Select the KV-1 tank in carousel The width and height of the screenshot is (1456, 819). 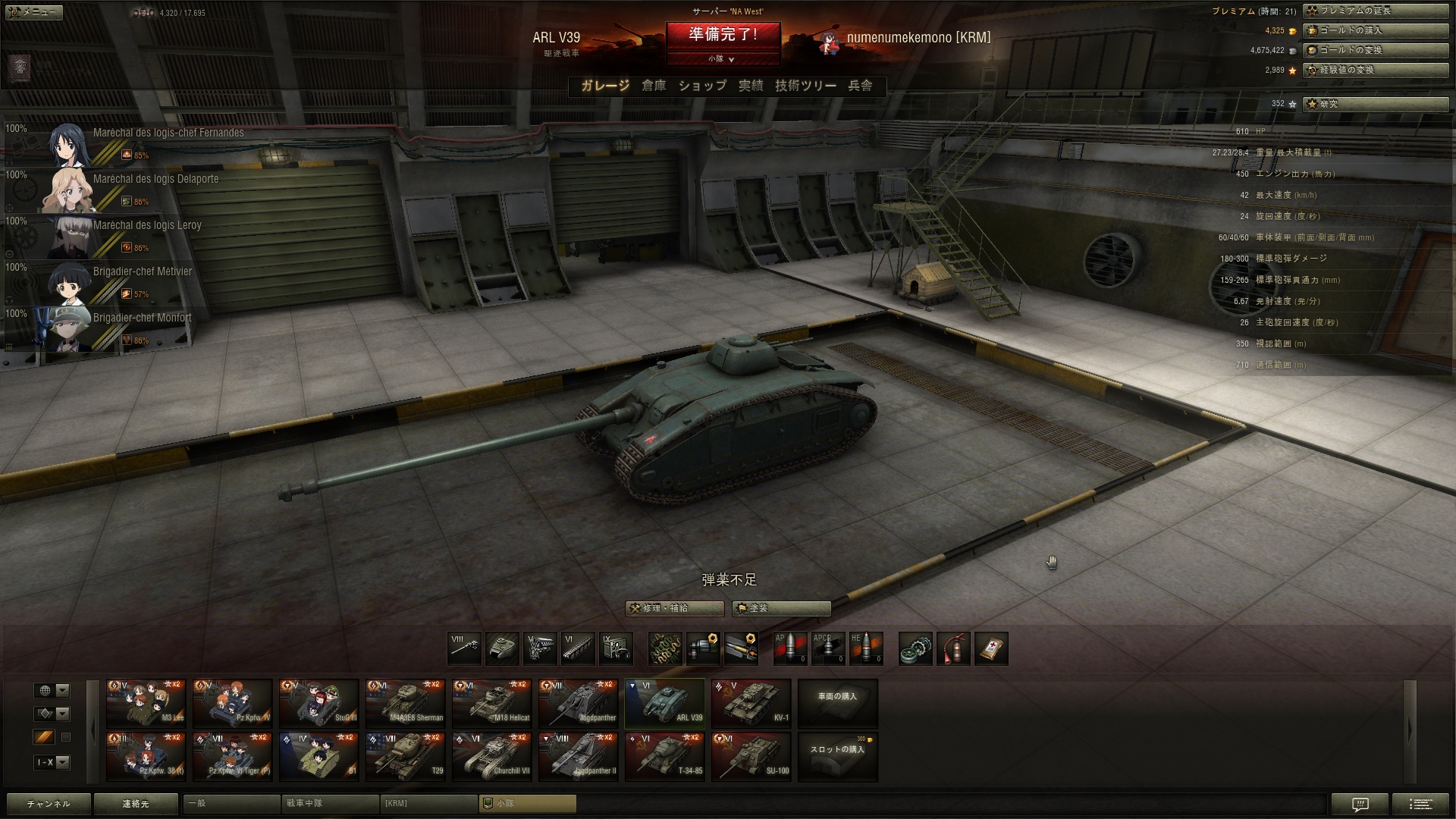point(751,703)
